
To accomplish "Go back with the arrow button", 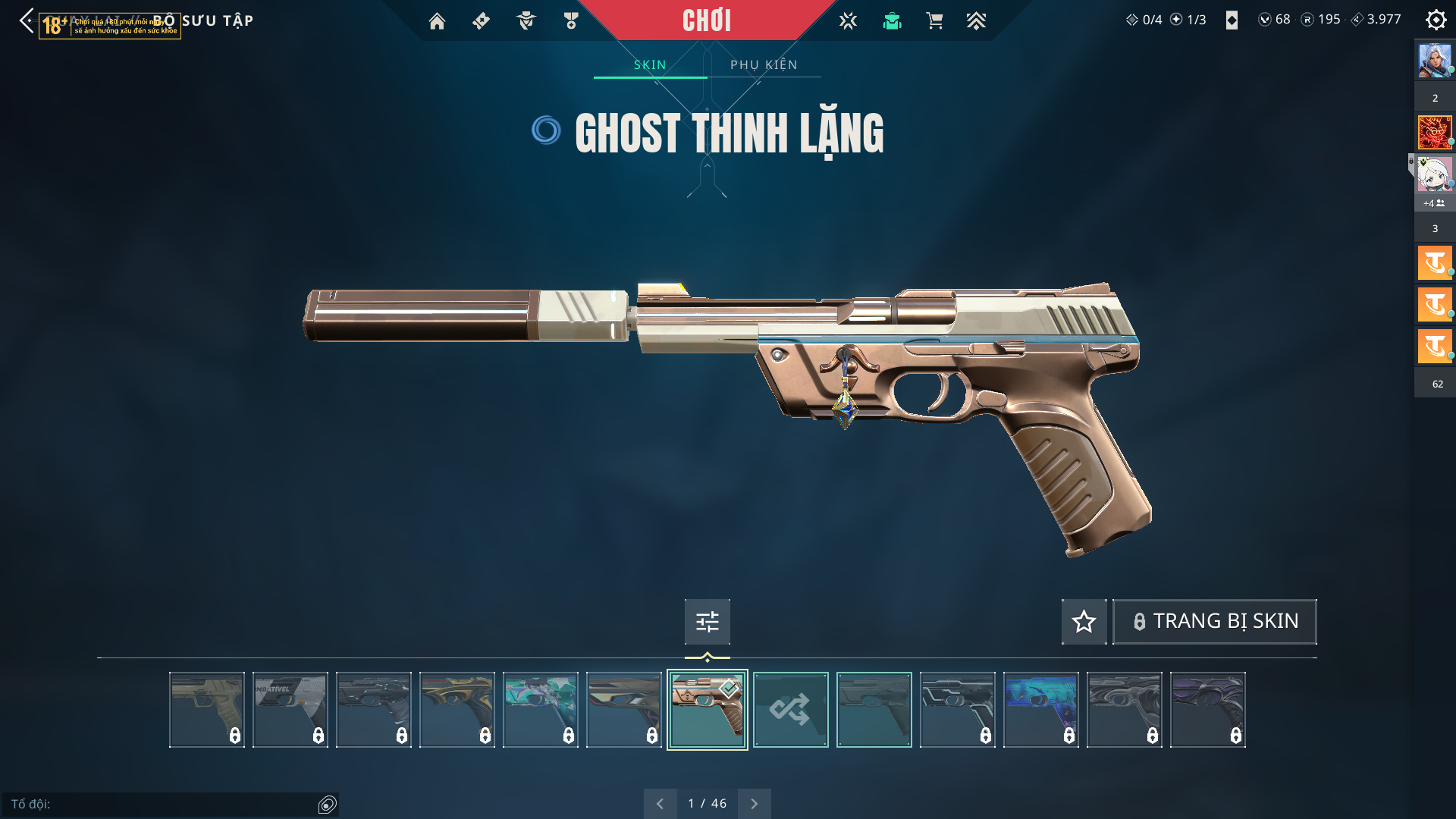I will [27, 20].
